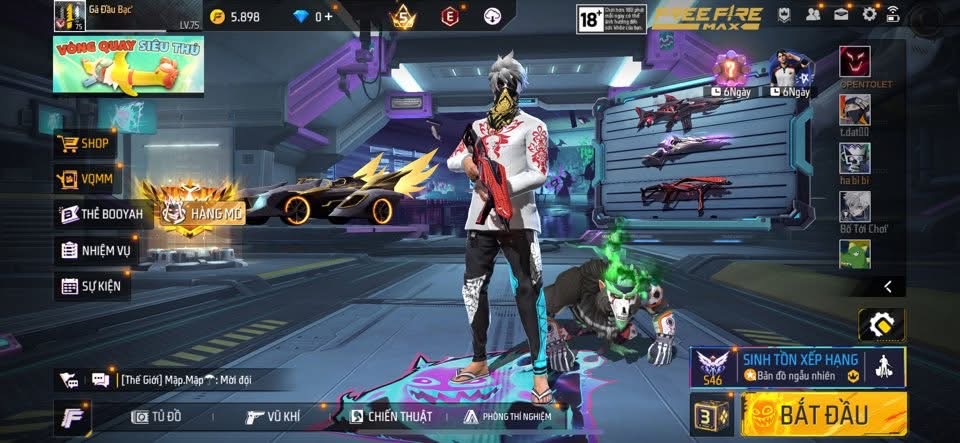Screen dimensions: 960x443
Task: Start the match with BẮT ĐẦU button
Action: pyautogui.click(x=823, y=413)
